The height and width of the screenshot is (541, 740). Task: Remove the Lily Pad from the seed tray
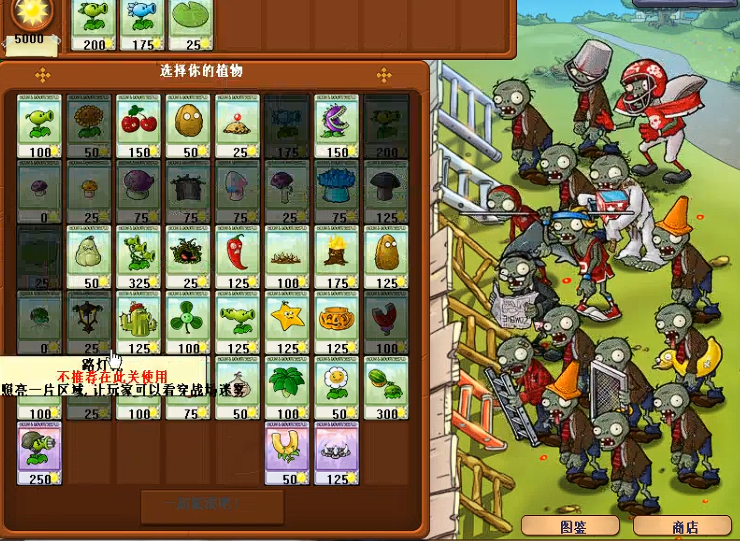190,24
